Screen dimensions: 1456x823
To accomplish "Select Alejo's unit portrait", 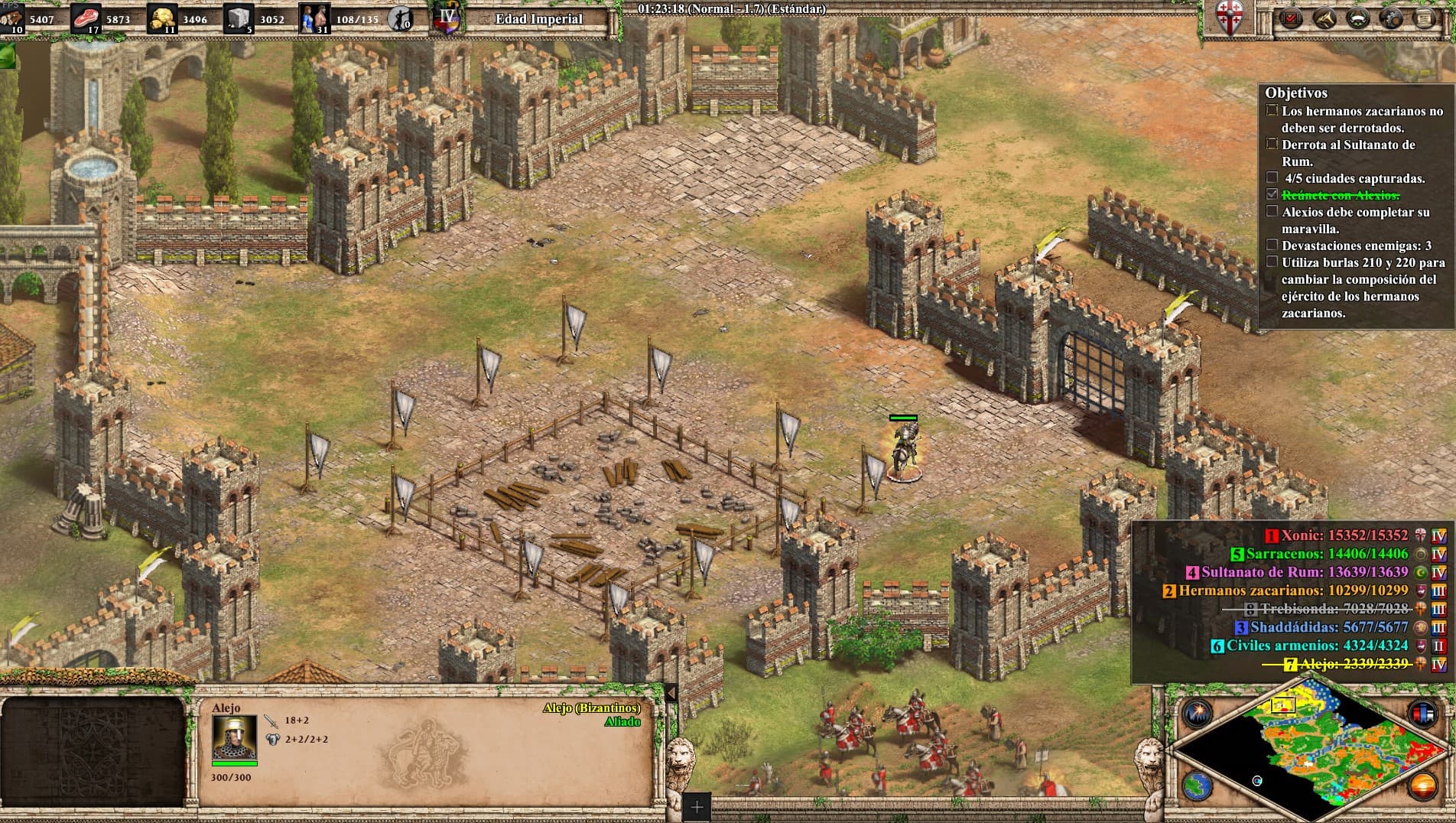I will click(x=234, y=737).
